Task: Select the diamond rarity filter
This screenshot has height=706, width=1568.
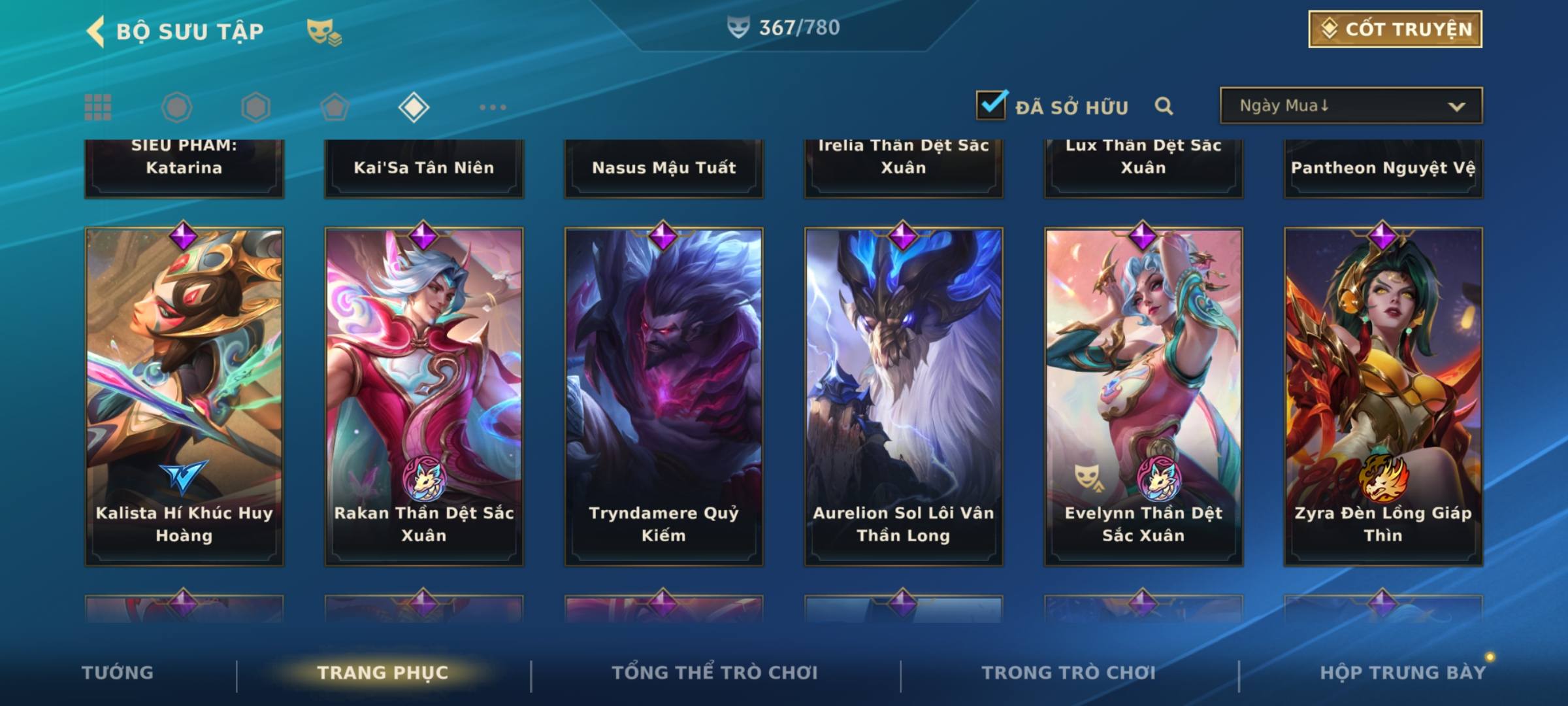Action: [x=414, y=107]
